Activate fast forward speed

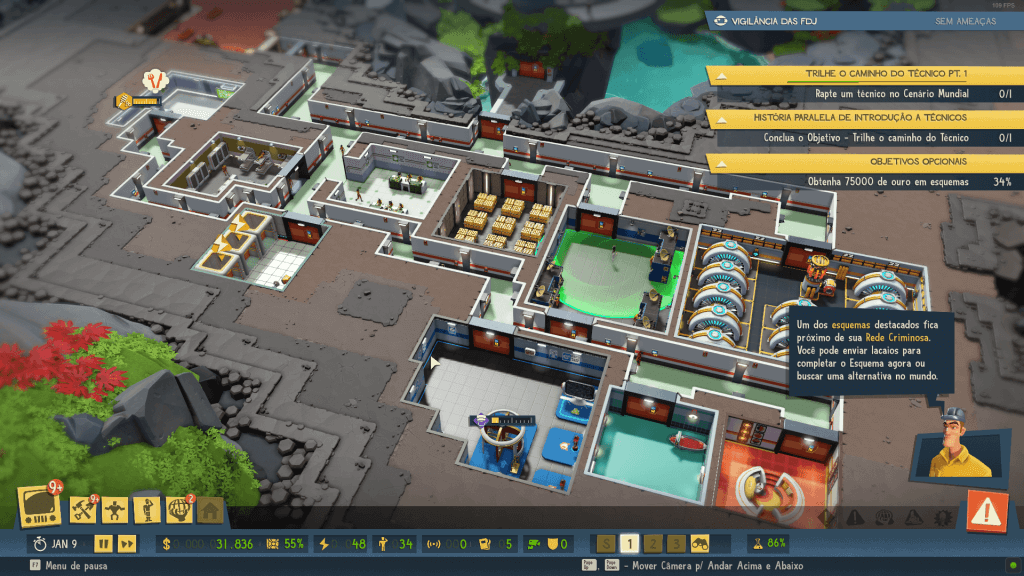click(x=127, y=544)
